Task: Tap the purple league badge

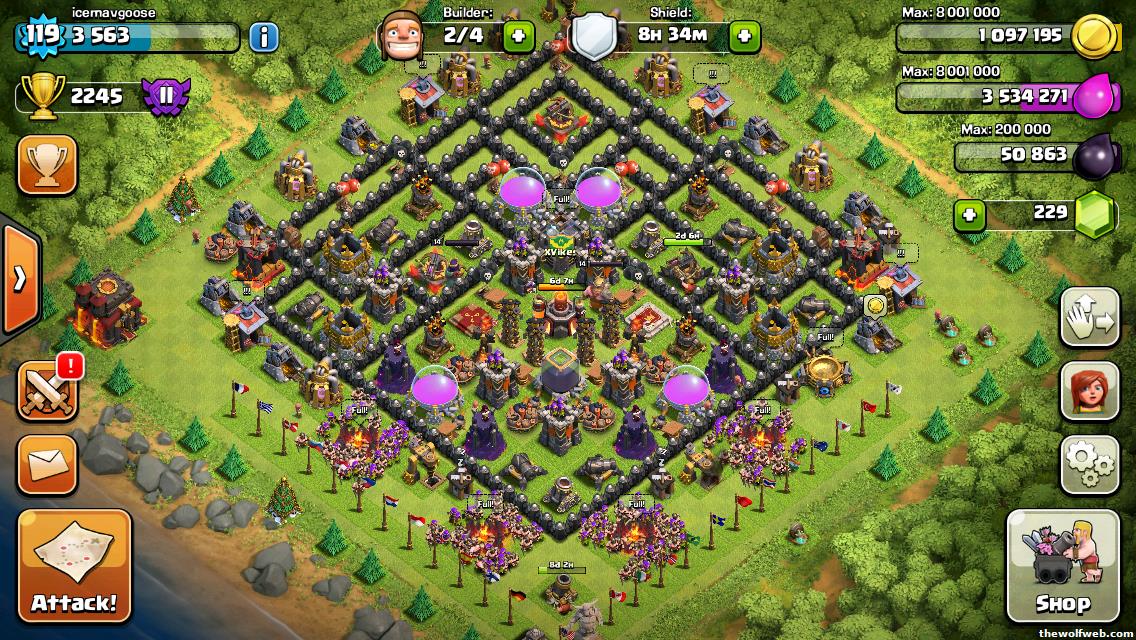Action: [x=164, y=96]
